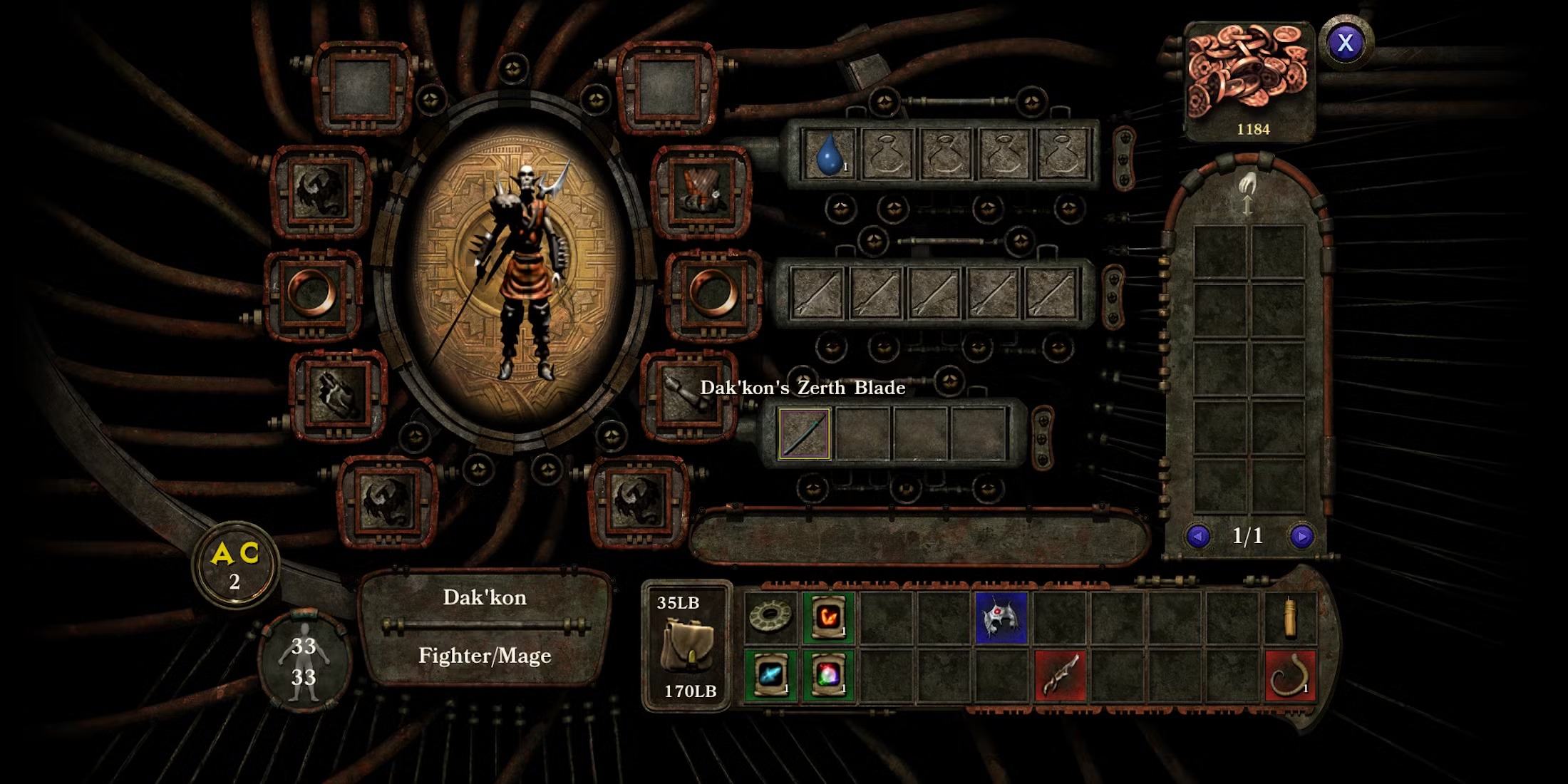Select the stone ring disc in the backpack
1568x784 pixels.
click(770, 617)
